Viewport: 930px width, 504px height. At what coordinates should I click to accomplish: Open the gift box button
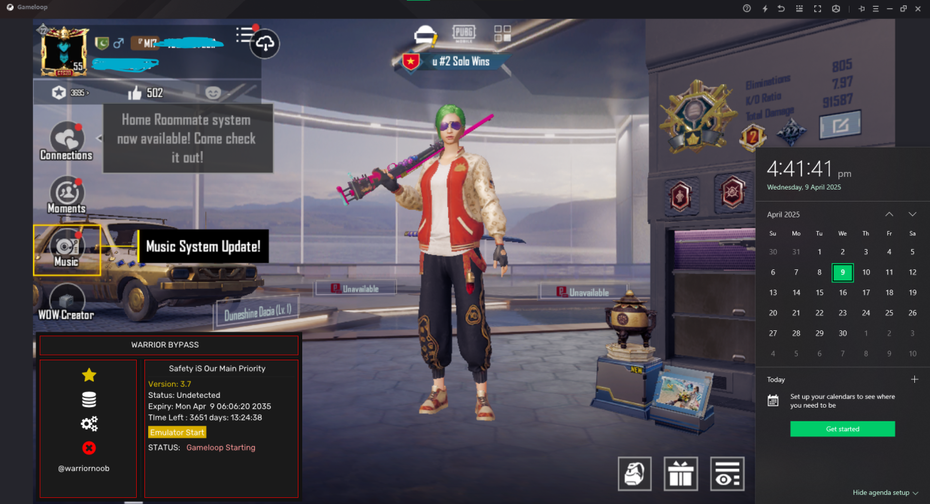point(681,473)
